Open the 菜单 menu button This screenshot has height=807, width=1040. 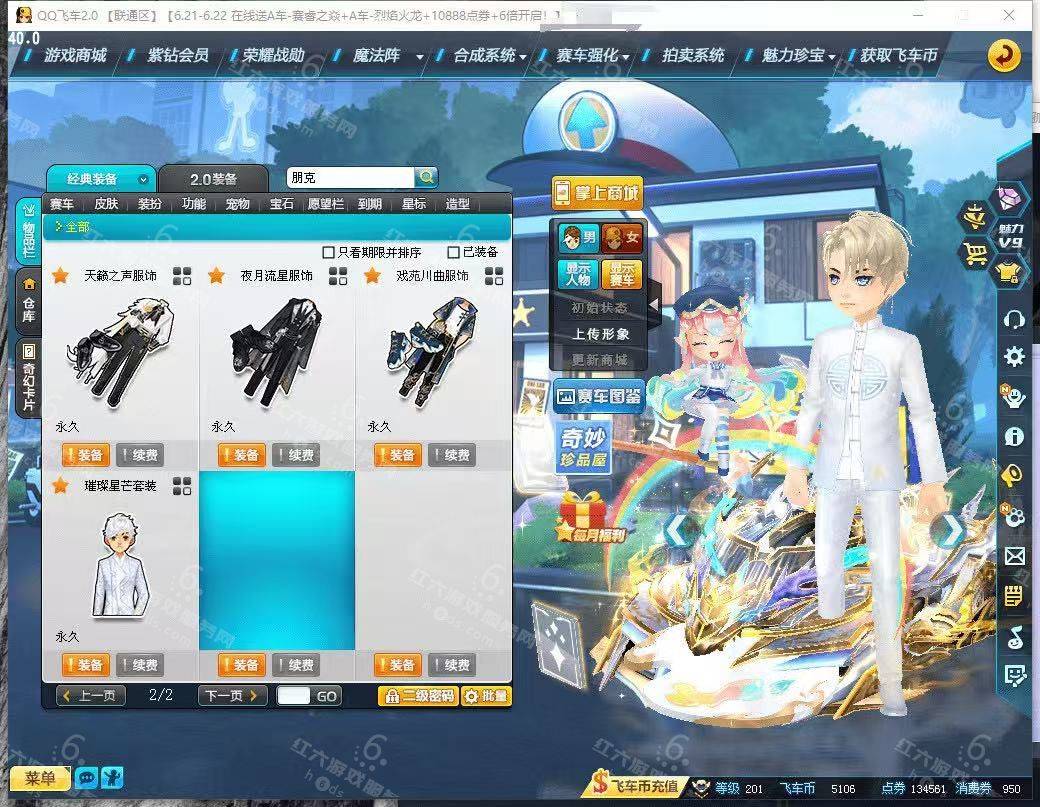click(x=40, y=778)
